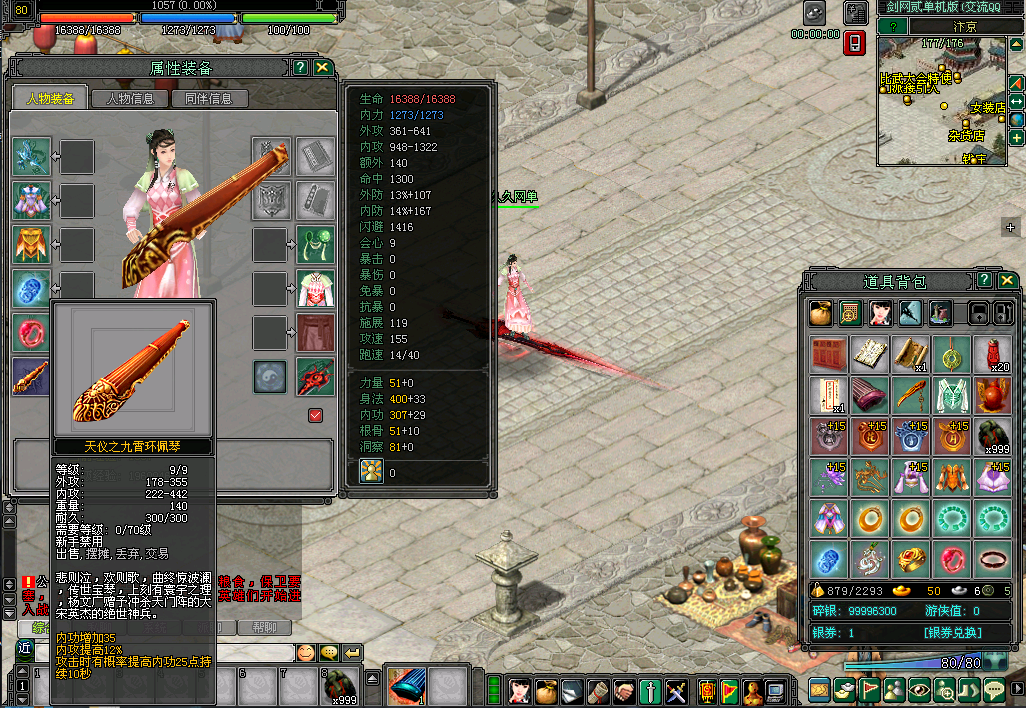1026x708 pixels.
Task: Select the red cabinet item in the bag
Action: tap(829, 354)
